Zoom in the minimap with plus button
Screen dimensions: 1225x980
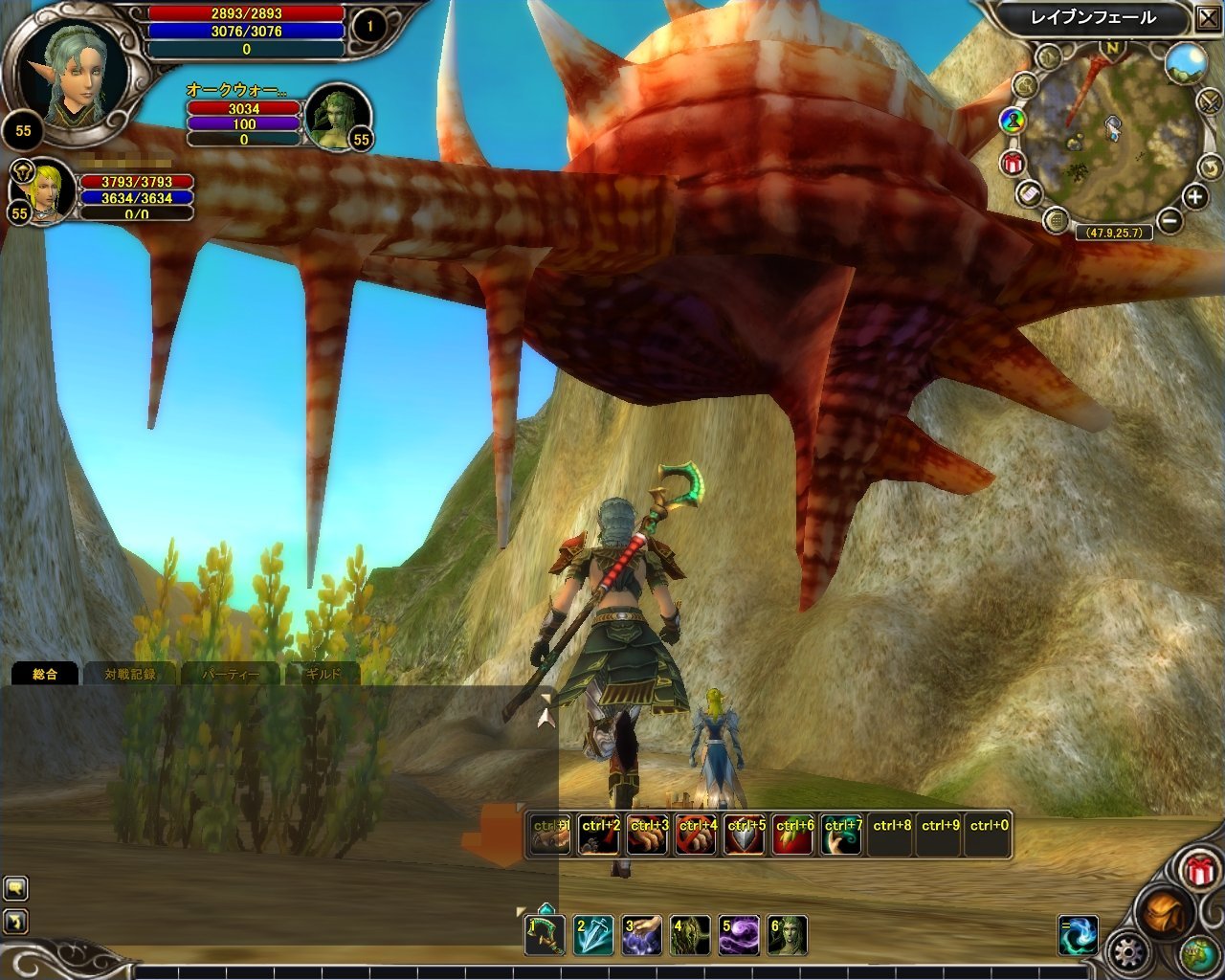point(1195,197)
